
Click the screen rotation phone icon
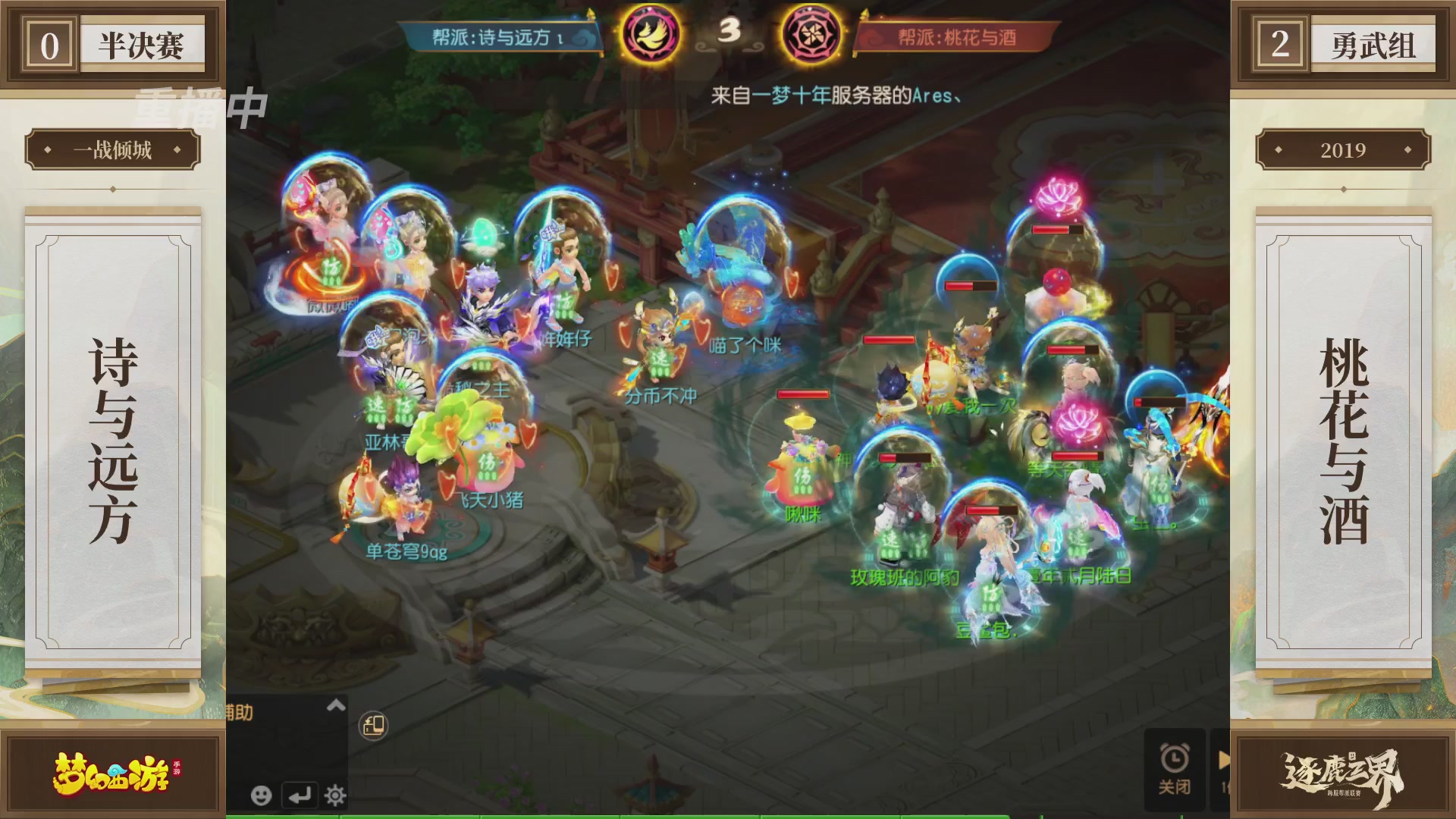point(372,724)
